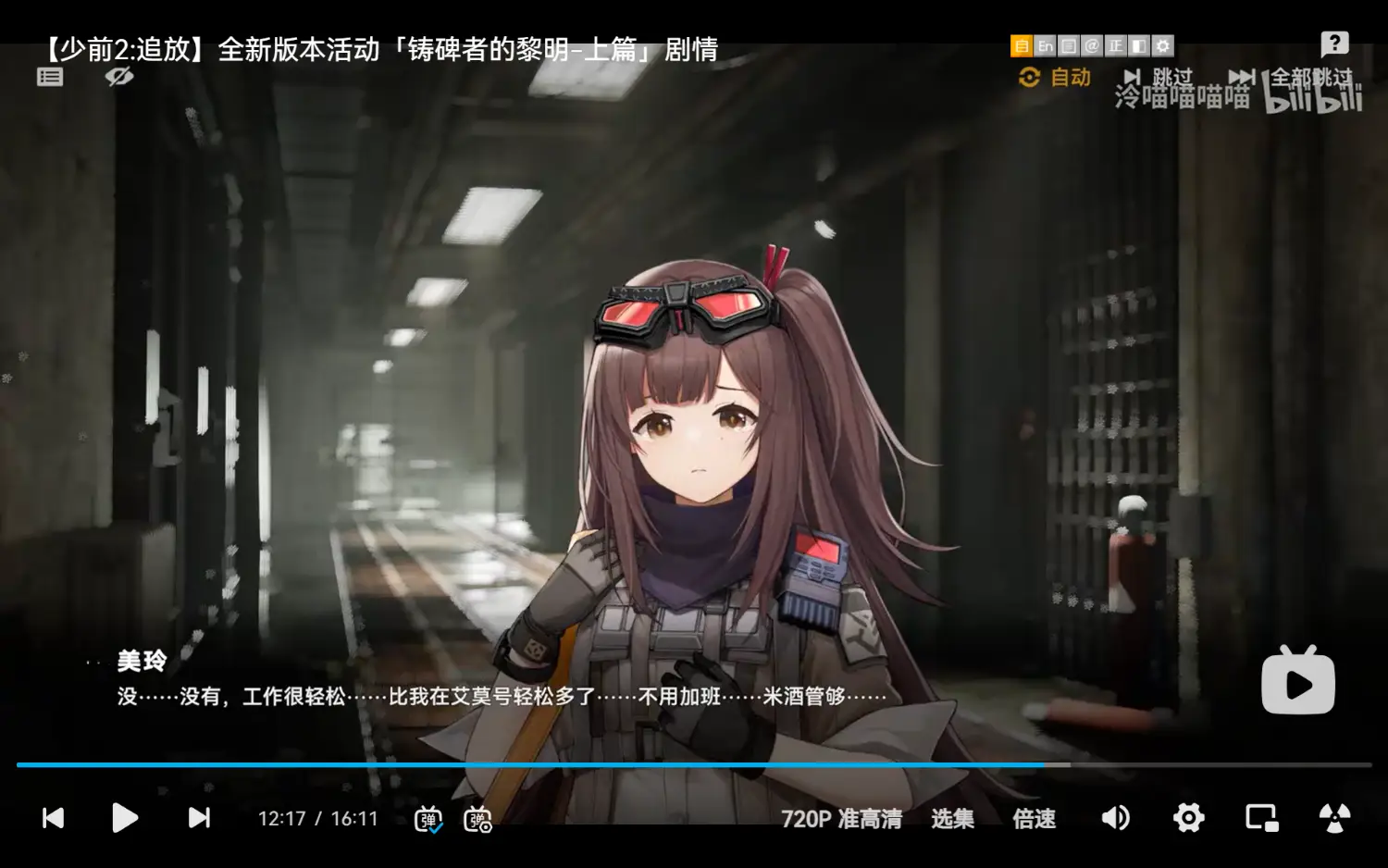
Task: Toggle danmaku comments on or off
Action: tap(428, 818)
